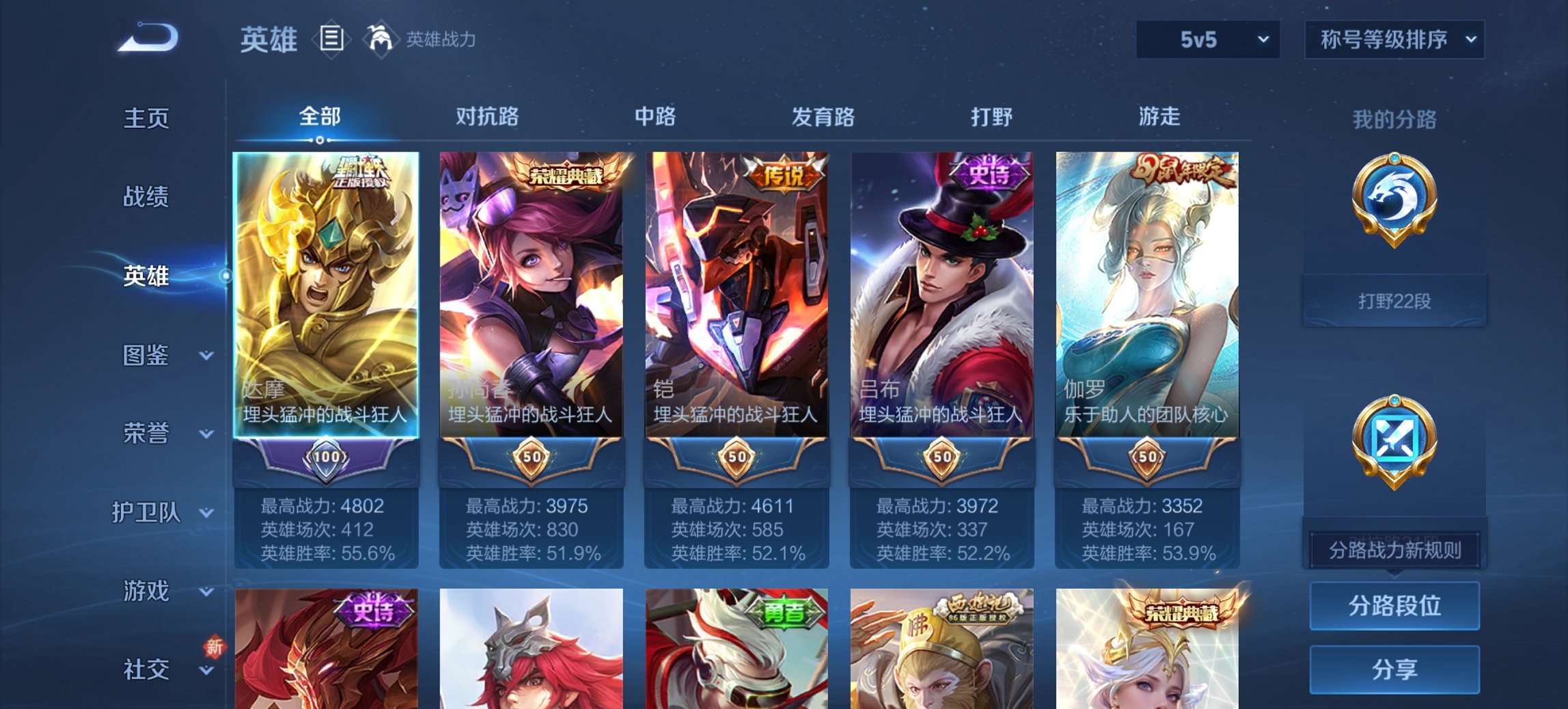Open the hero list icon beside 英雄 title

[x=331, y=40]
